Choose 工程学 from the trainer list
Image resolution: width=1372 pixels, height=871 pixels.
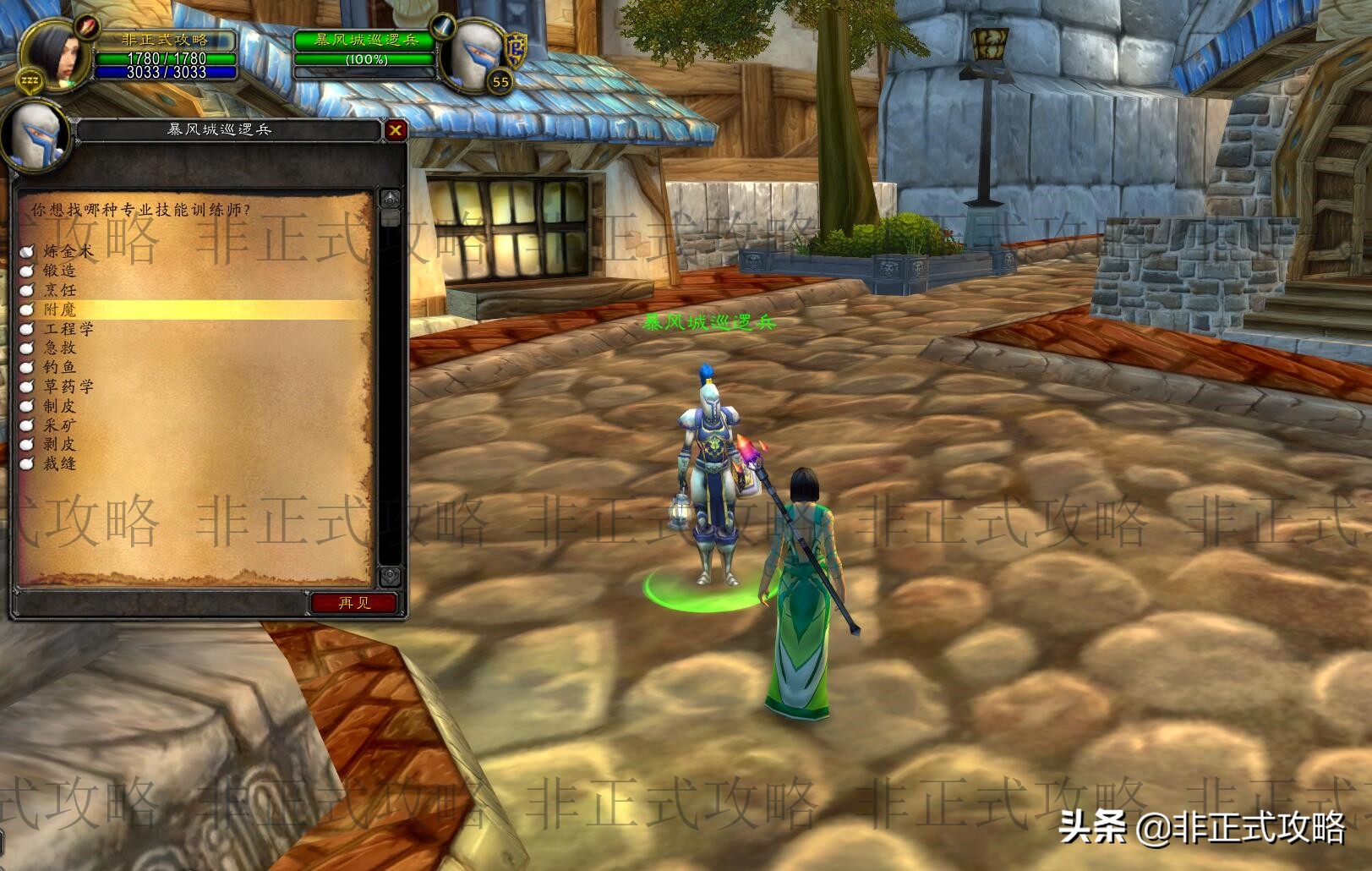(x=68, y=329)
